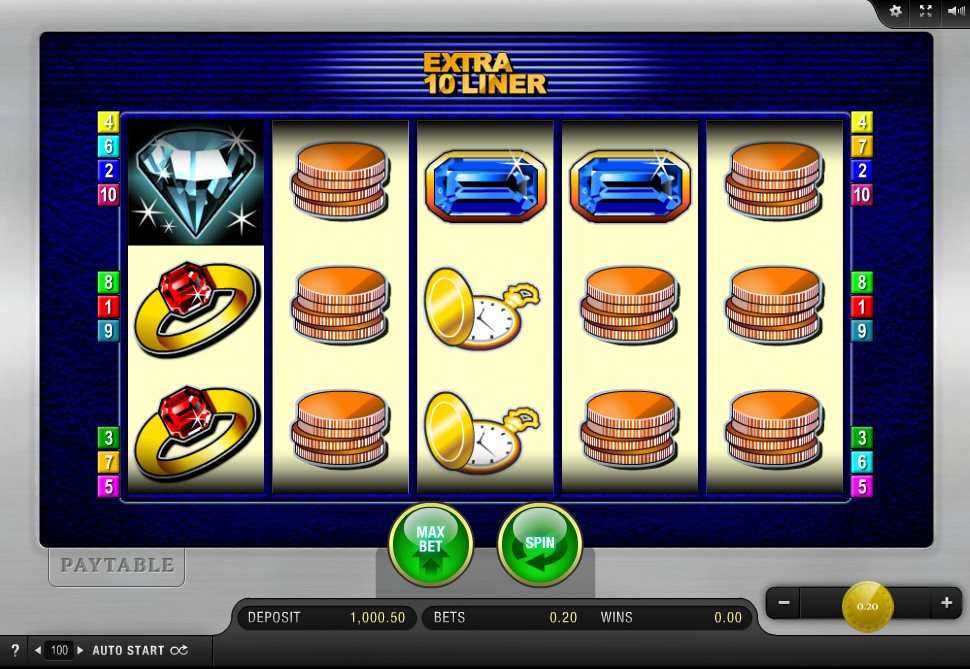Screen dimensions: 970x669
Task: Hit the green Max Bet button
Action: 430,544
